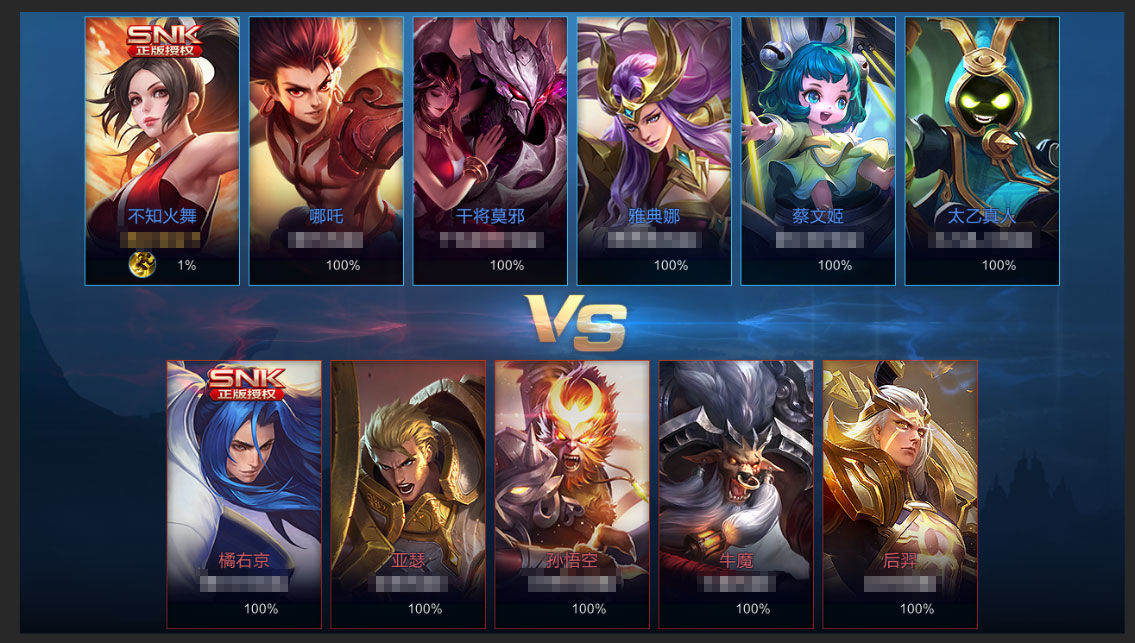Select the 不知火舞 hero card

tap(162, 150)
